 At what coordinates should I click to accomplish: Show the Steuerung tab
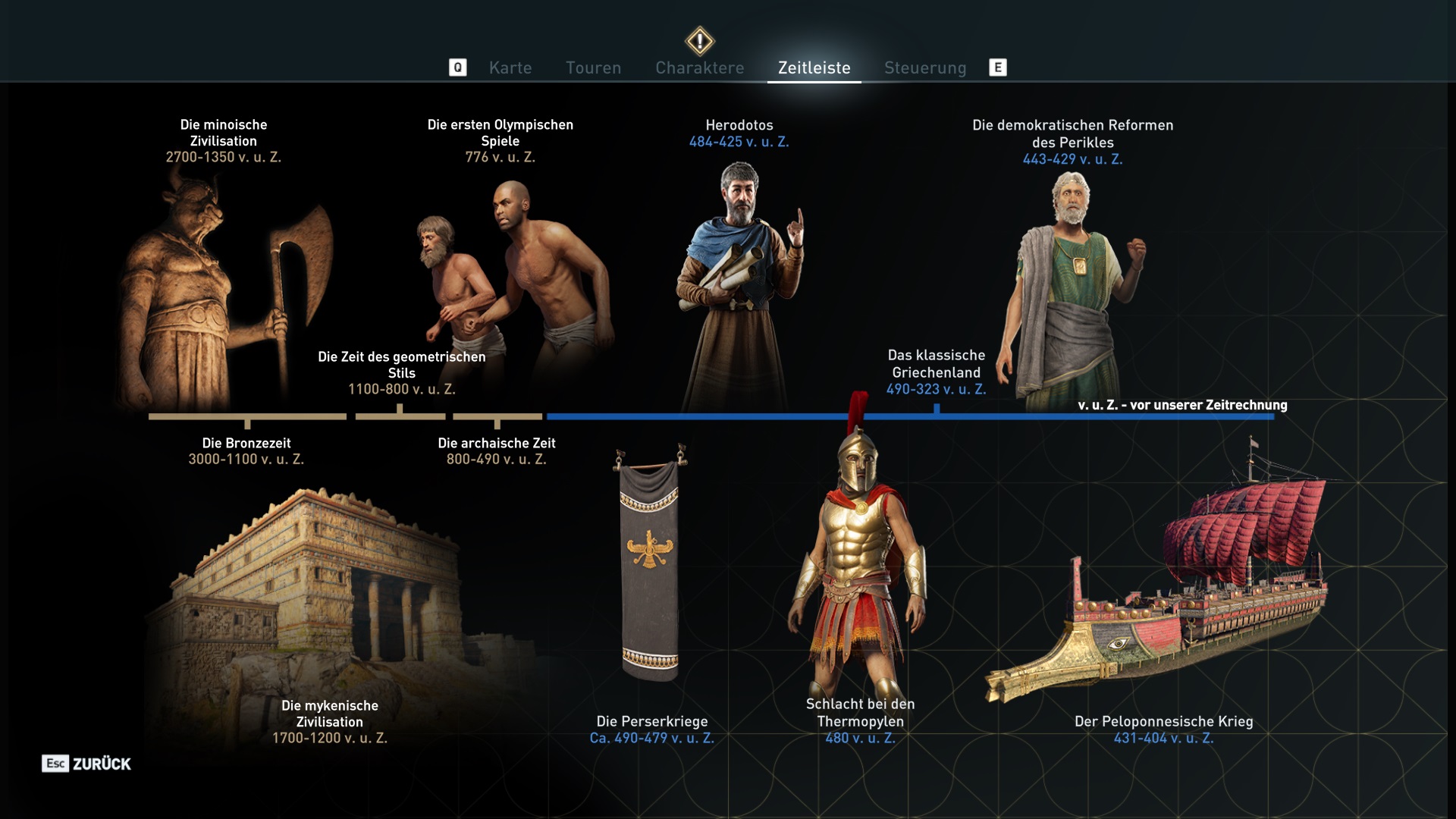[924, 68]
